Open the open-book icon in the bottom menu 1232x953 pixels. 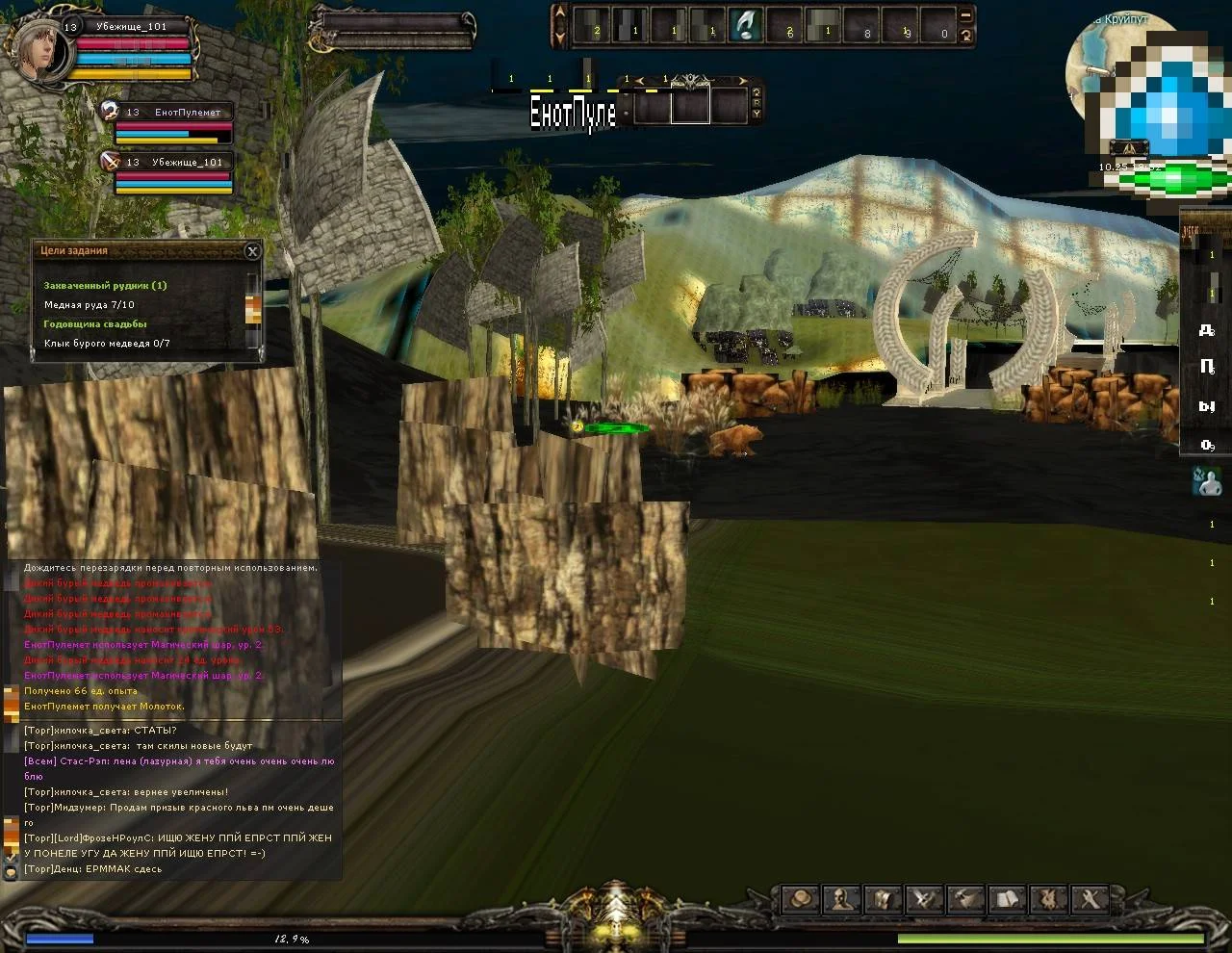point(1007,899)
